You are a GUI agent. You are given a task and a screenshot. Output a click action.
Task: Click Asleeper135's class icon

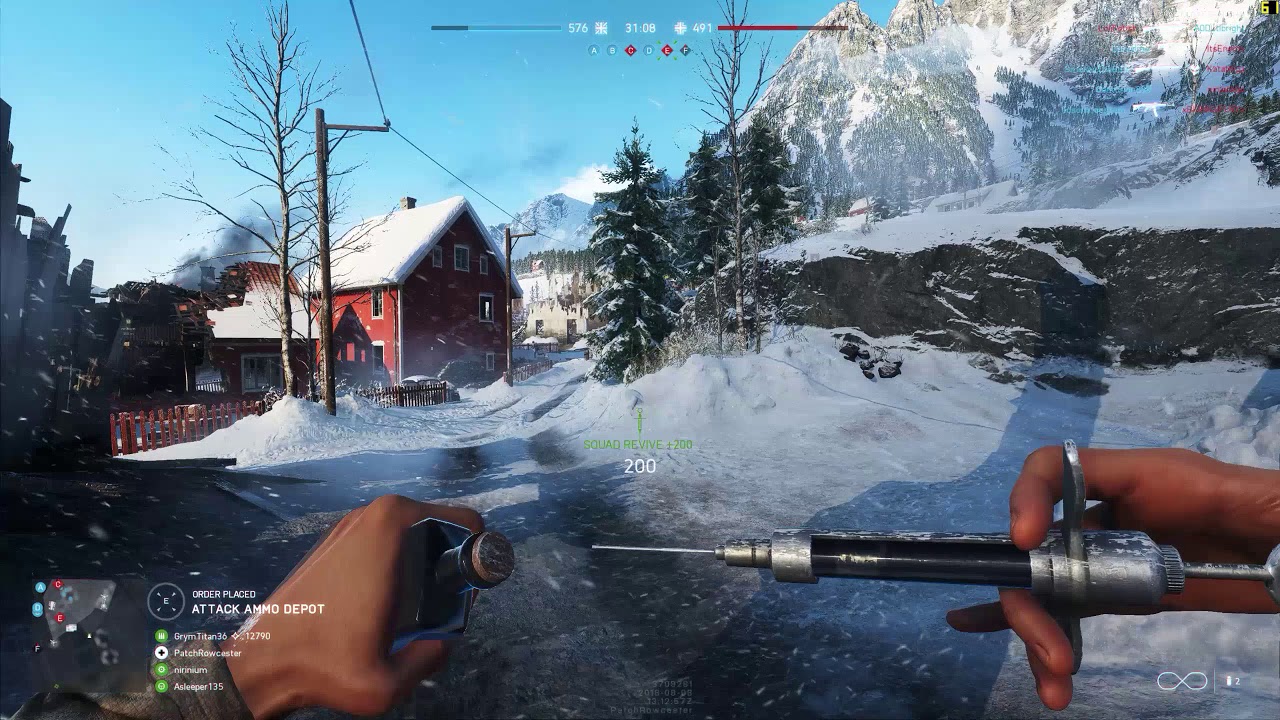click(162, 687)
